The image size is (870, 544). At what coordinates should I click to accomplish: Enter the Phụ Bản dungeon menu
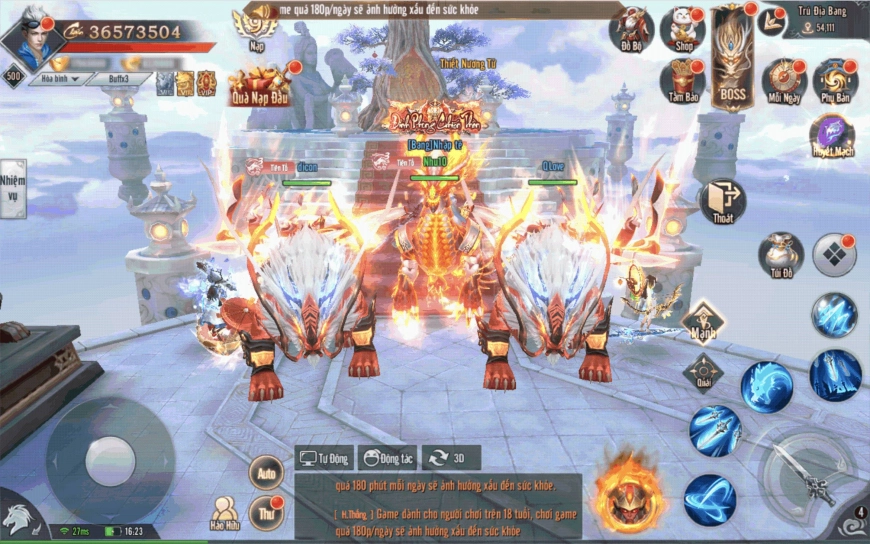[834, 82]
